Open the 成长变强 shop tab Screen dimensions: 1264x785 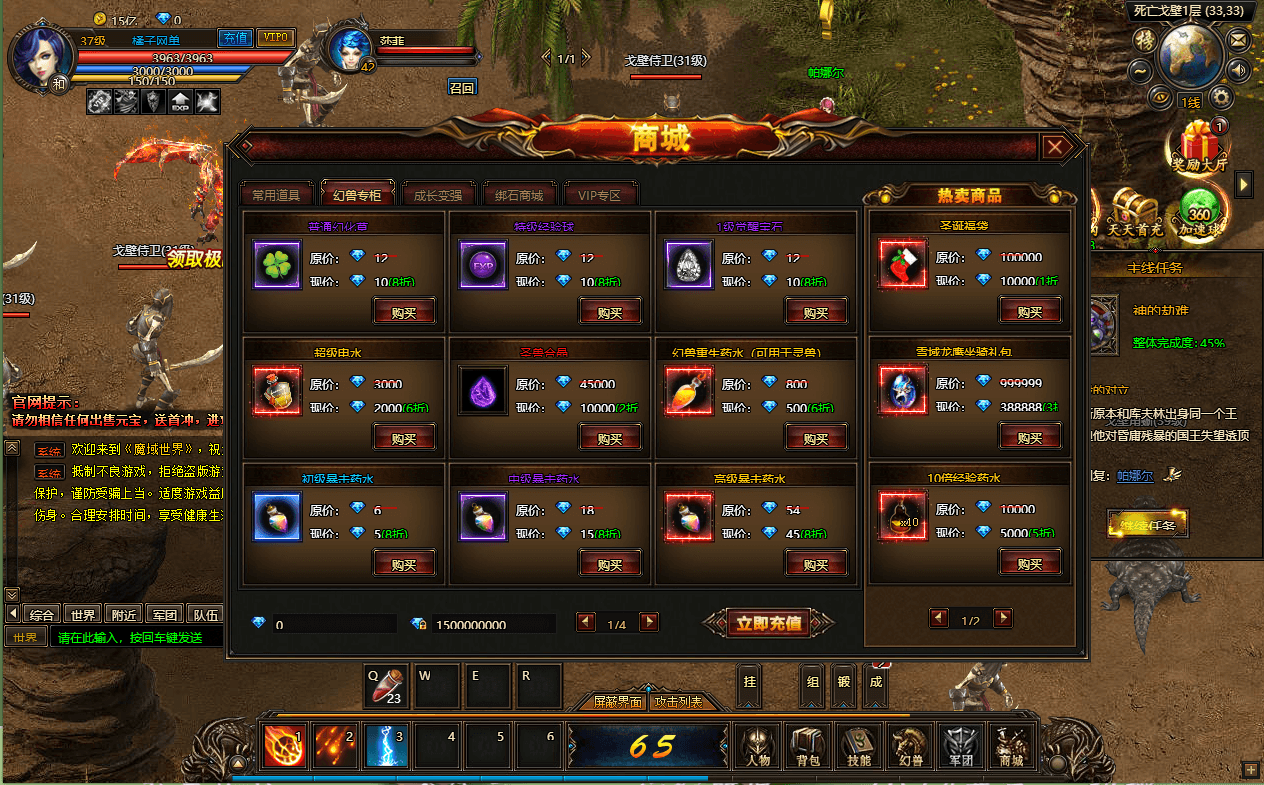point(438,195)
